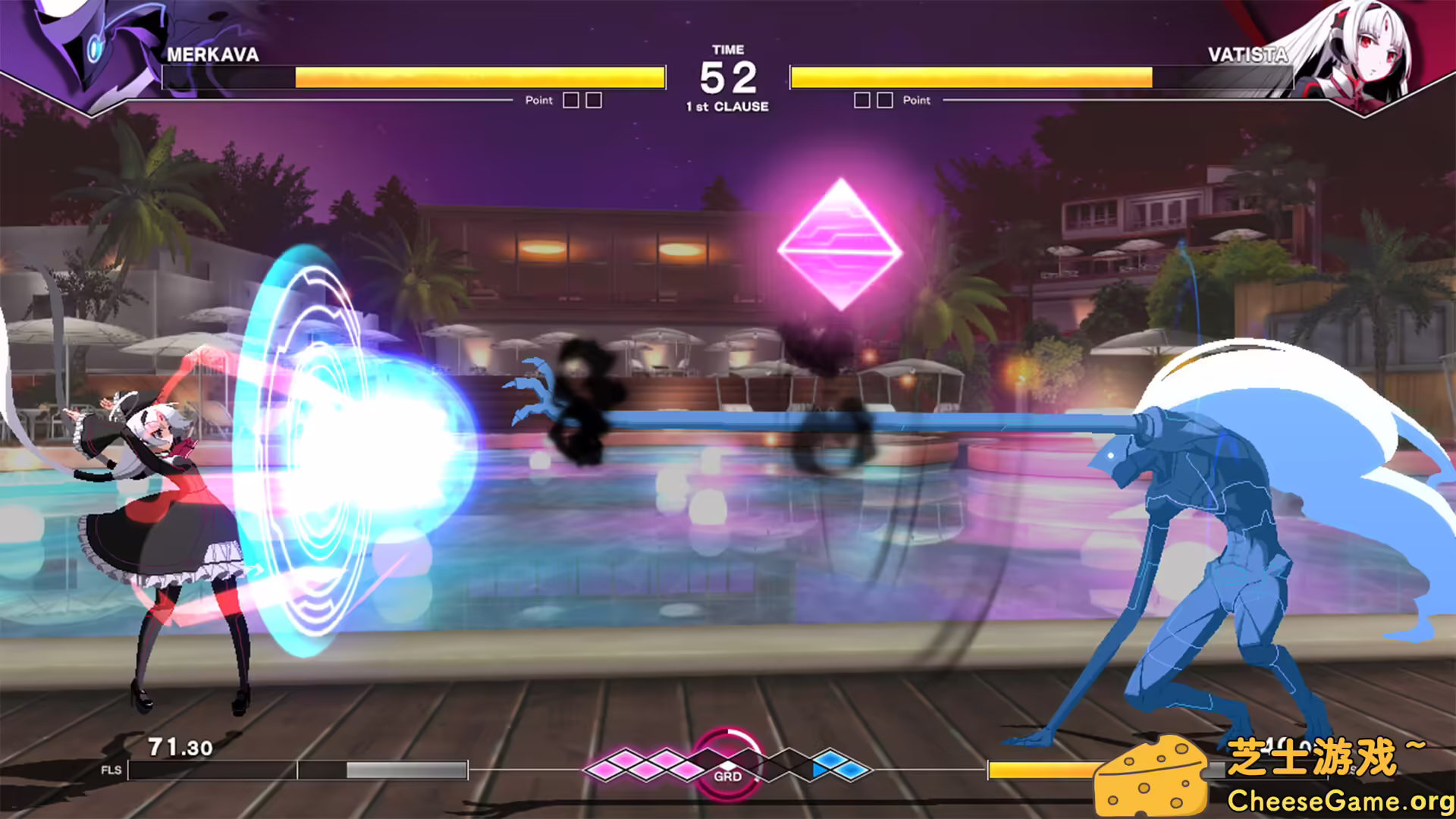Click the MERKAVA name text
The width and height of the screenshot is (1456, 819).
215,55
